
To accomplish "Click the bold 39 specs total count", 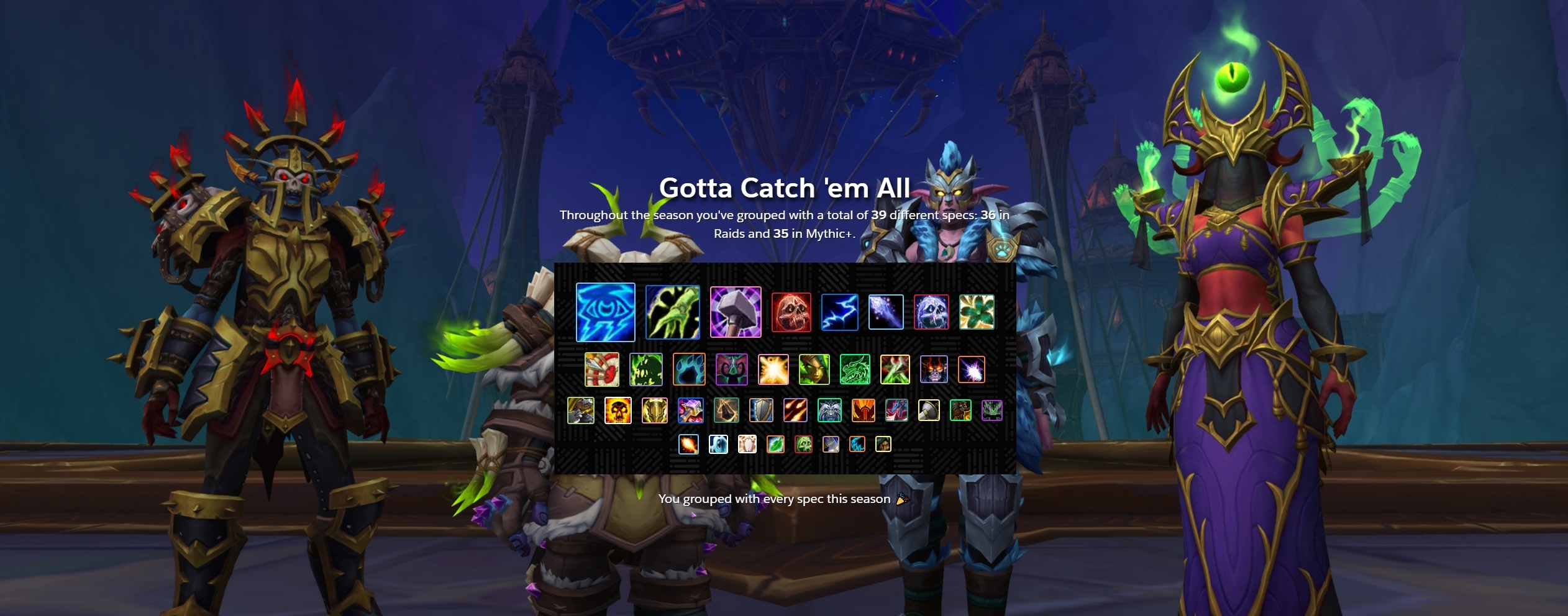I will pos(878,216).
